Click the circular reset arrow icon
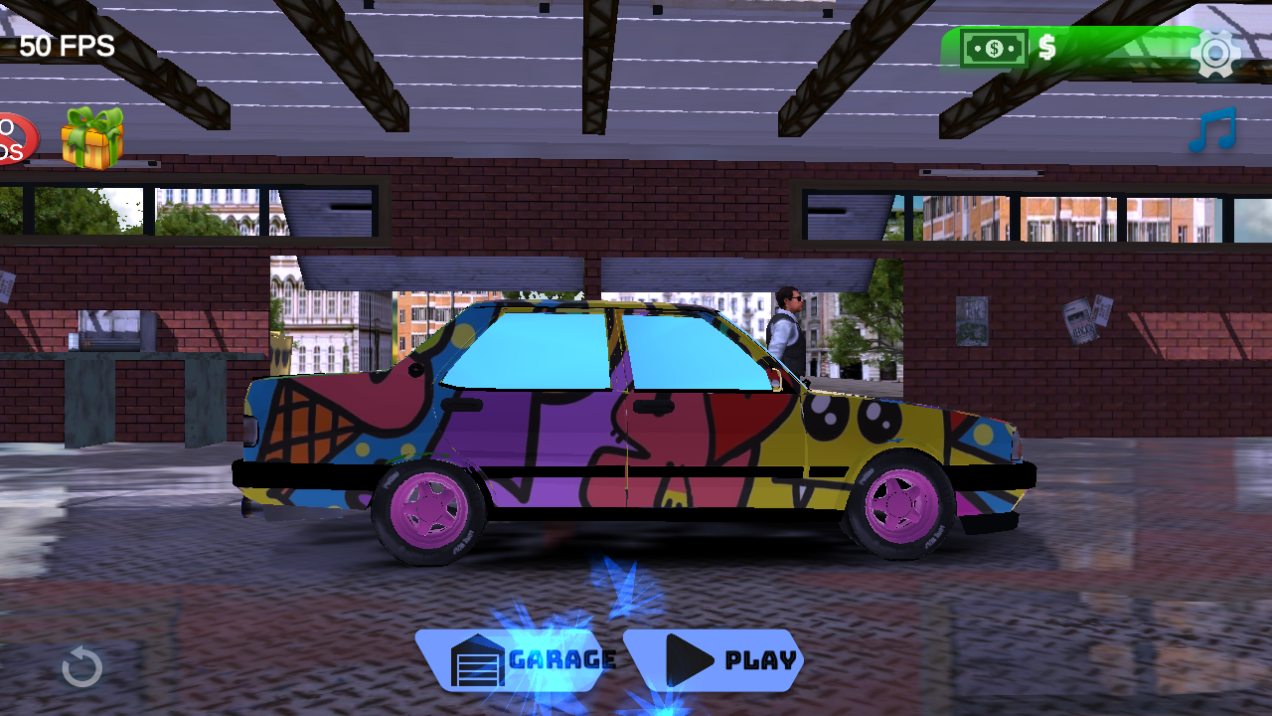Viewport: 1272px width, 716px height. [82, 667]
